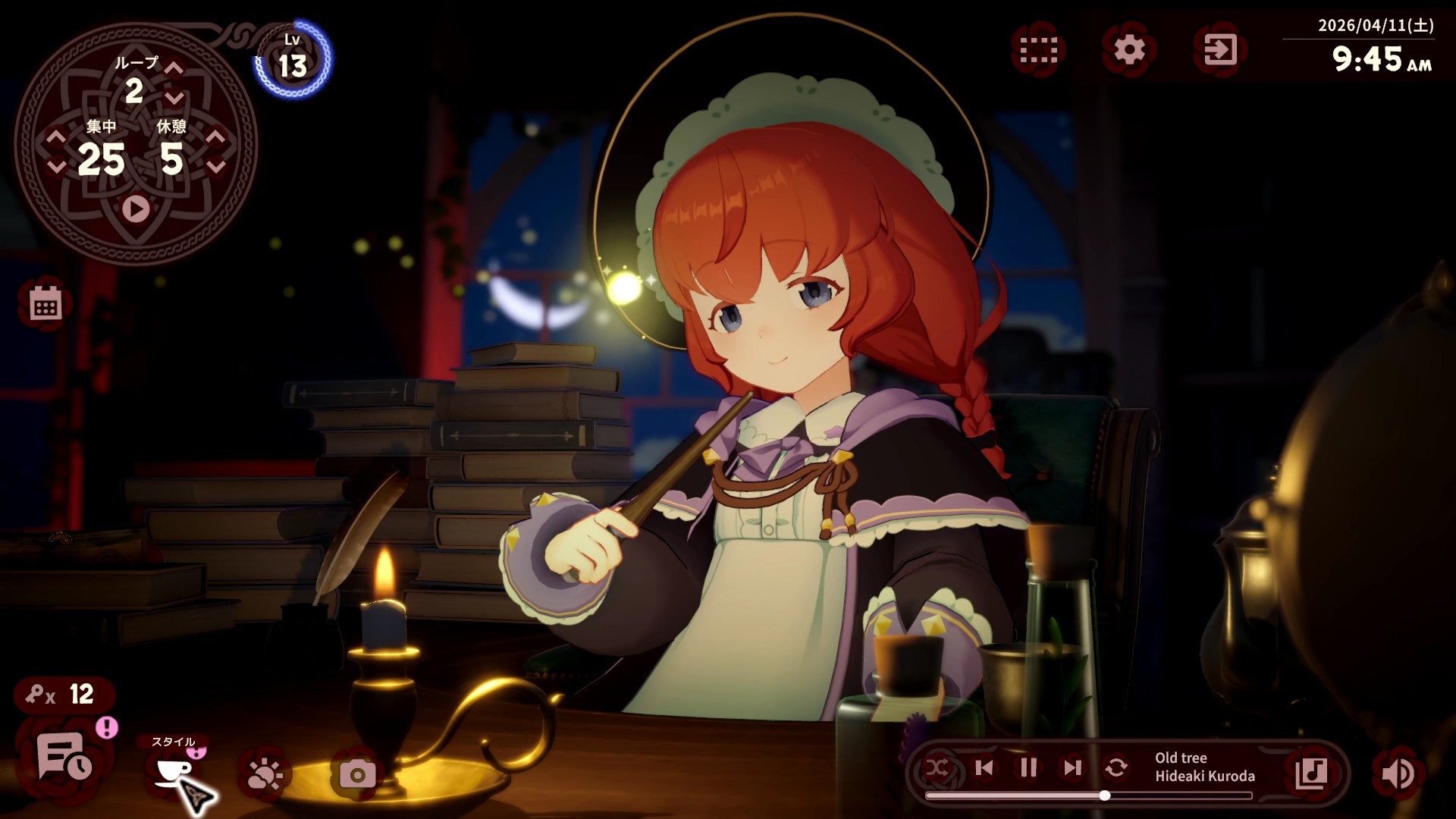This screenshot has width=1456, height=819.
Task: Open the weather settings icon
Action: pyautogui.click(x=264, y=773)
